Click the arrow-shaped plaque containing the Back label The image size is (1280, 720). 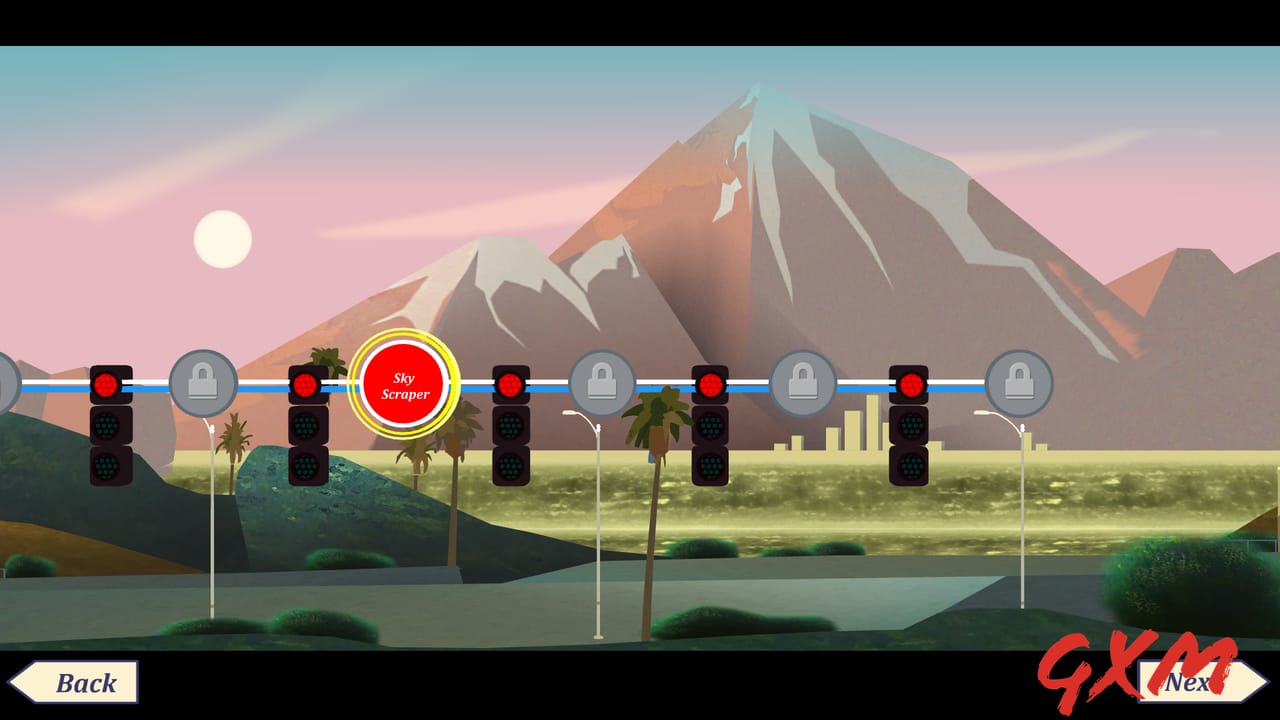coord(75,683)
